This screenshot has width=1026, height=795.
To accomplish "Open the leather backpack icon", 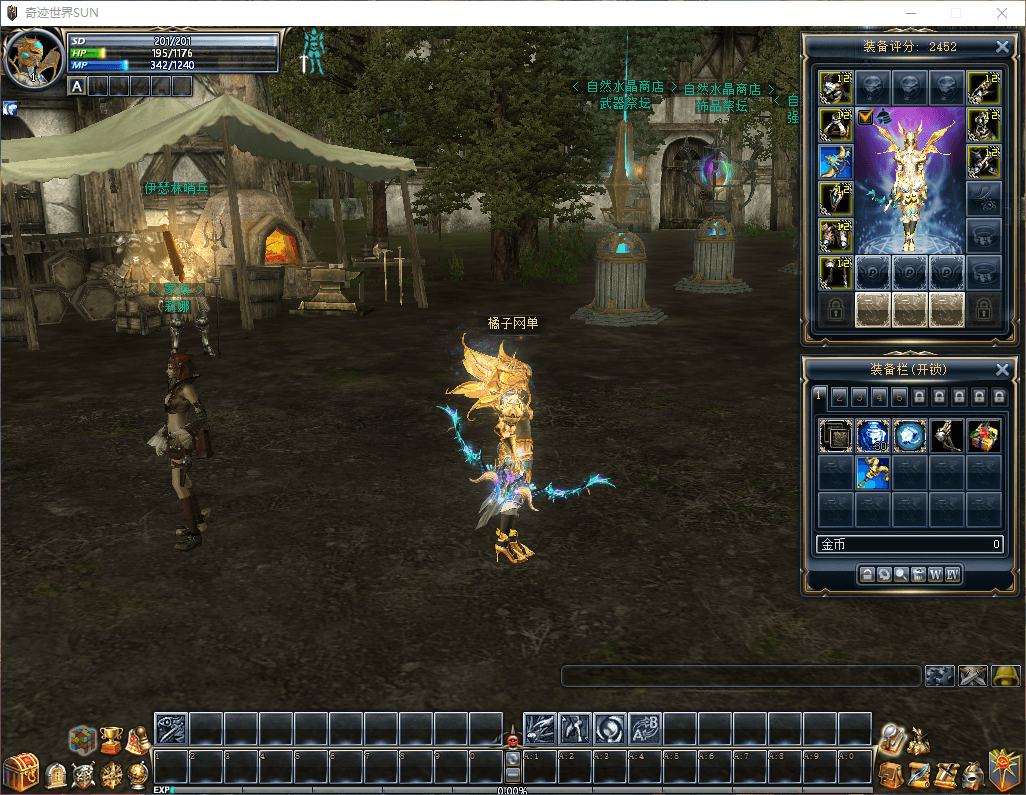I will tap(889, 773).
